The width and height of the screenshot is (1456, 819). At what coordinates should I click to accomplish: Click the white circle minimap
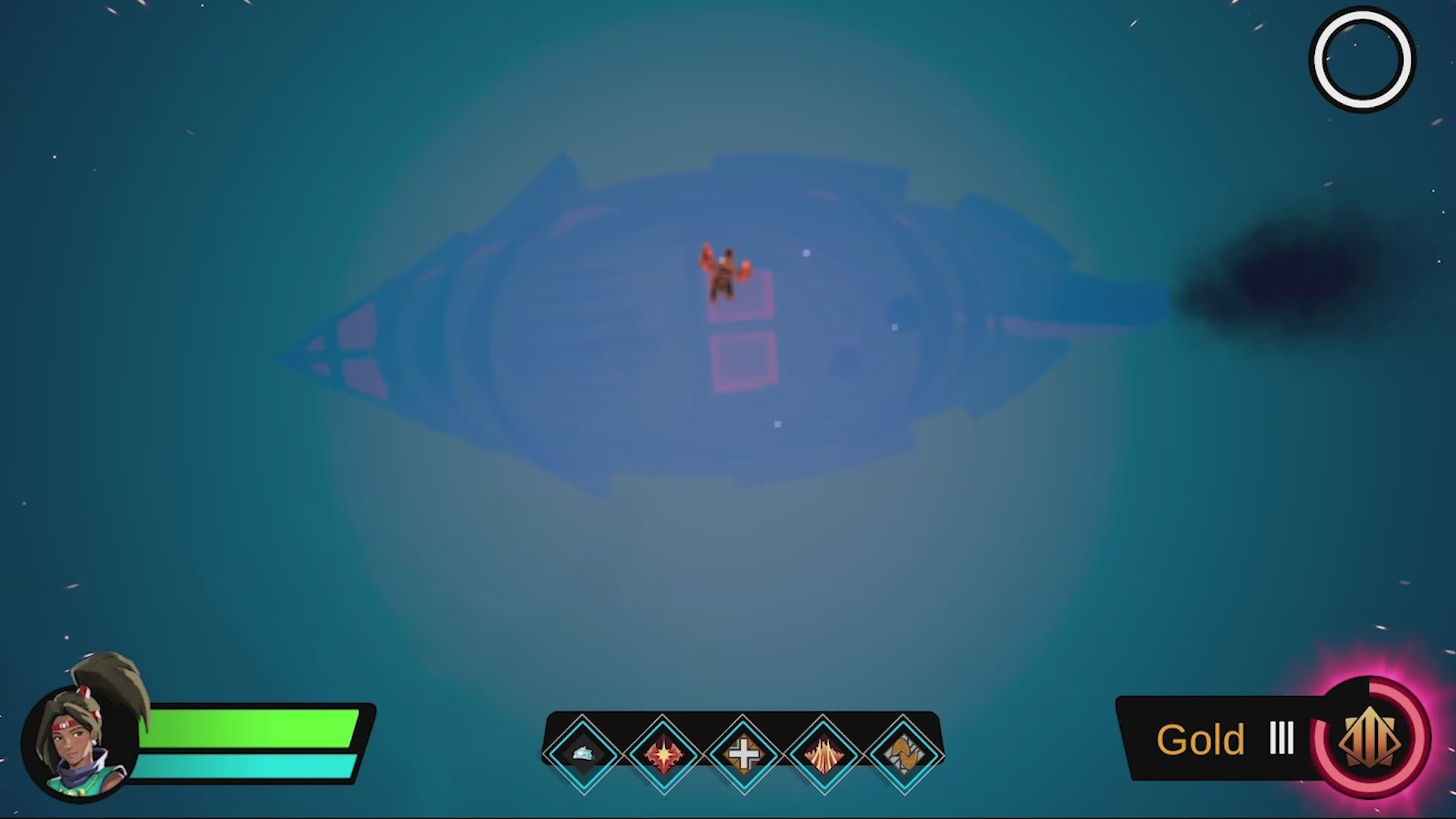pos(1362,59)
